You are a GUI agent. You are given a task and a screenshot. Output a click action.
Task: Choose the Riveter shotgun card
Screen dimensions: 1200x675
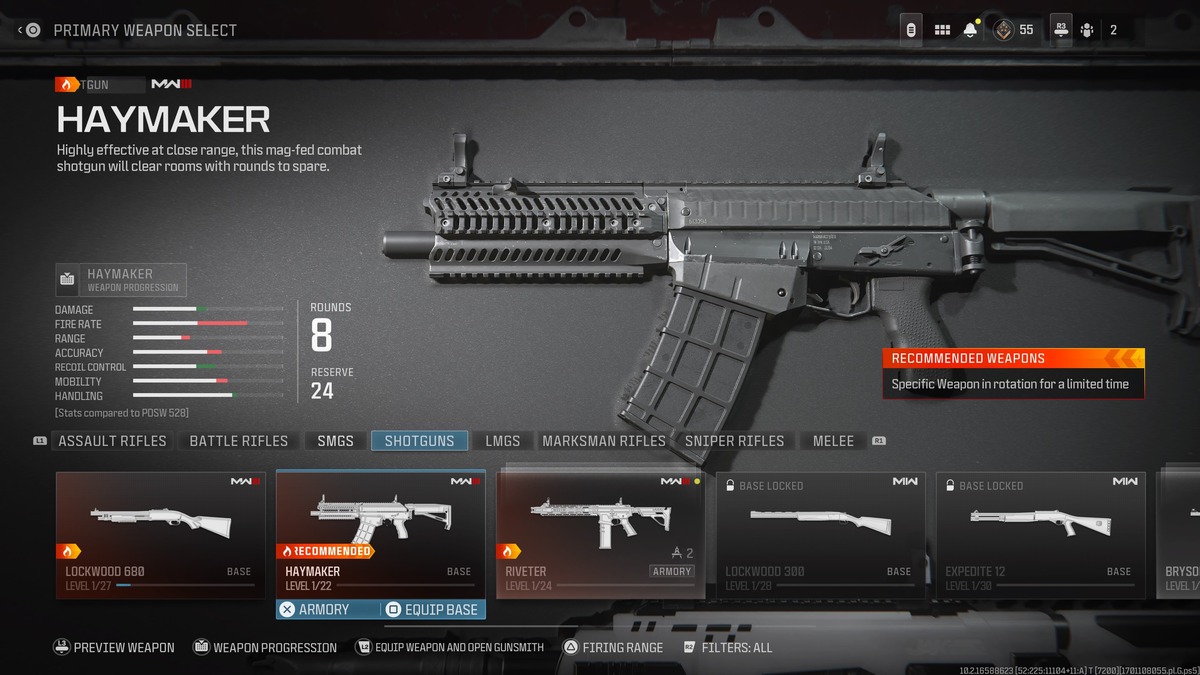pyautogui.click(x=600, y=535)
